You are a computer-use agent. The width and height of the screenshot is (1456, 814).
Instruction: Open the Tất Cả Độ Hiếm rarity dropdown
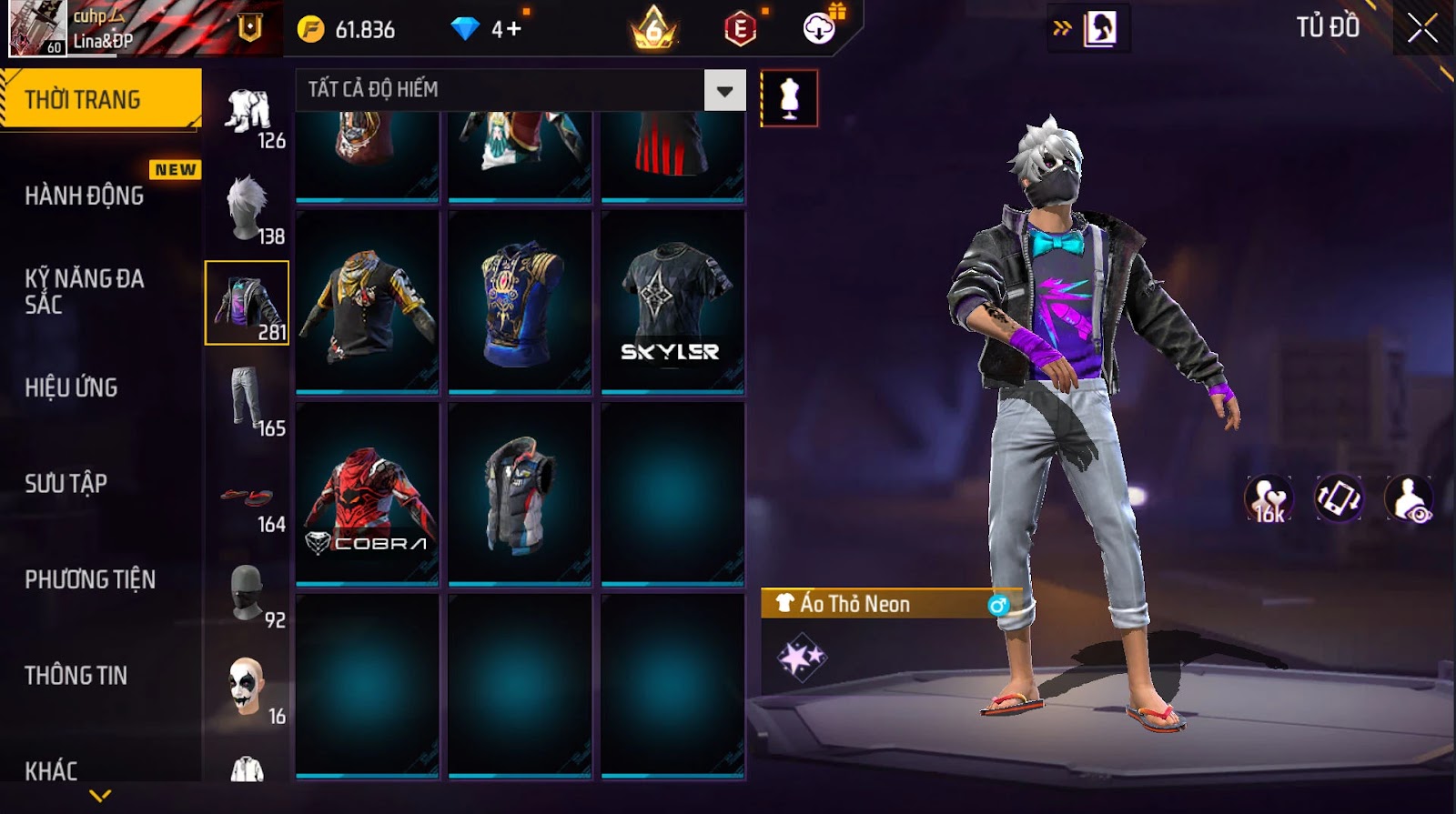coord(724,90)
